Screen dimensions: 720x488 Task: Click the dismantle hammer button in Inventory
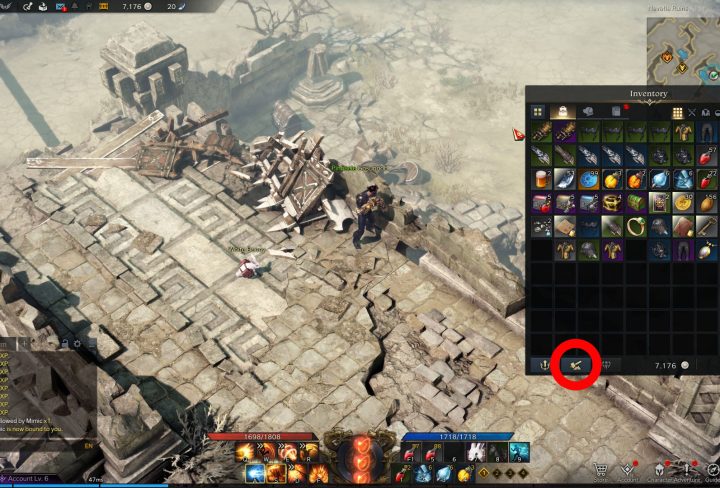click(575, 365)
